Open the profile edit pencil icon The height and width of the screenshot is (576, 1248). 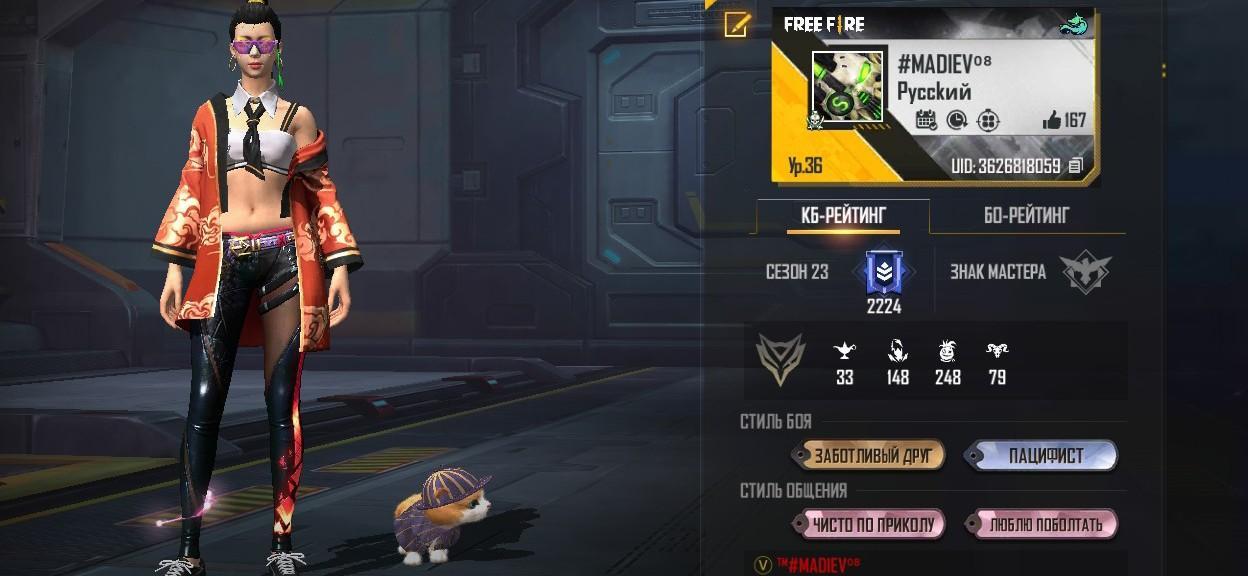tap(737, 24)
